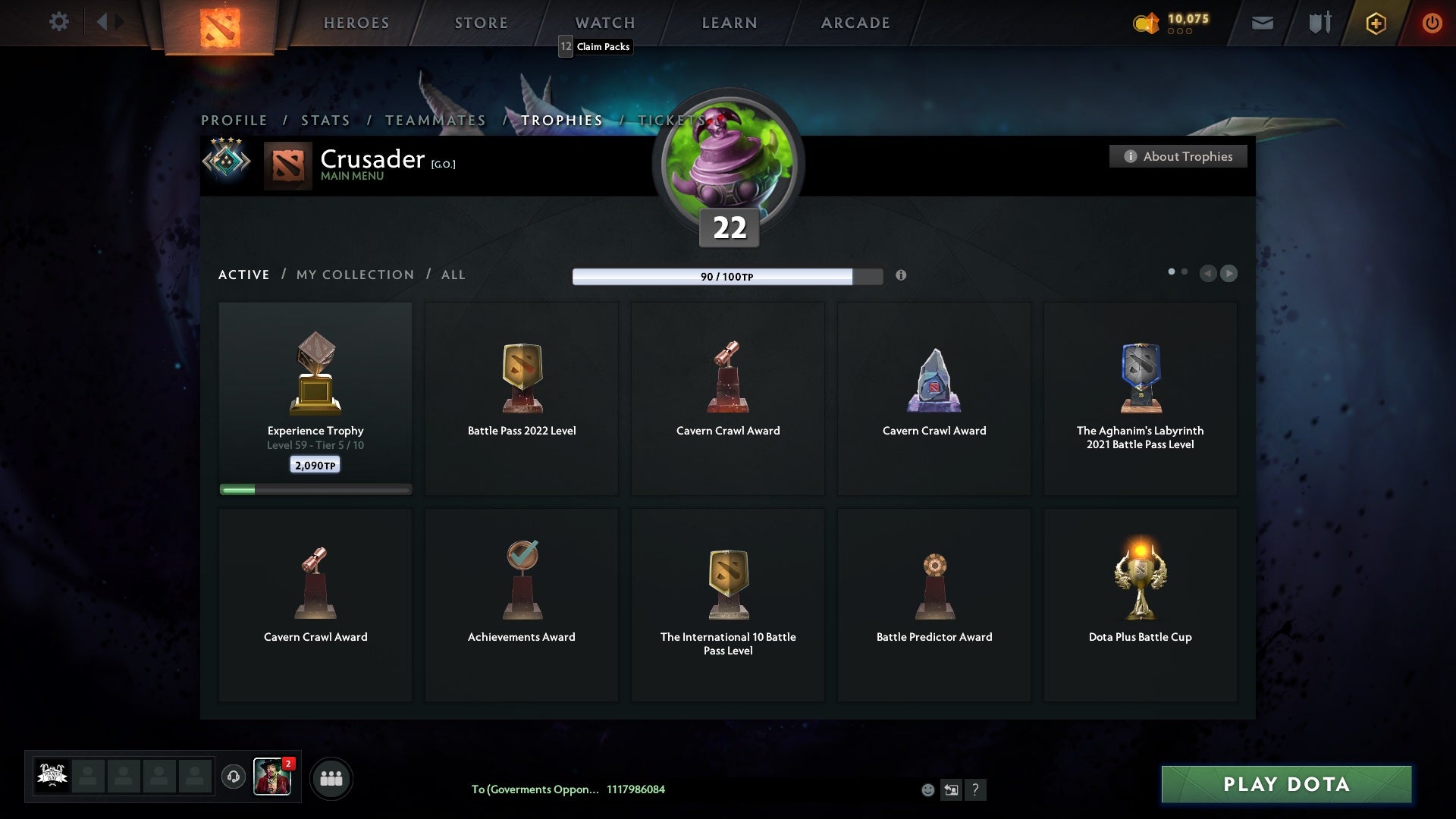
Task: Open the TEAMMATES section
Action: click(x=435, y=120)
